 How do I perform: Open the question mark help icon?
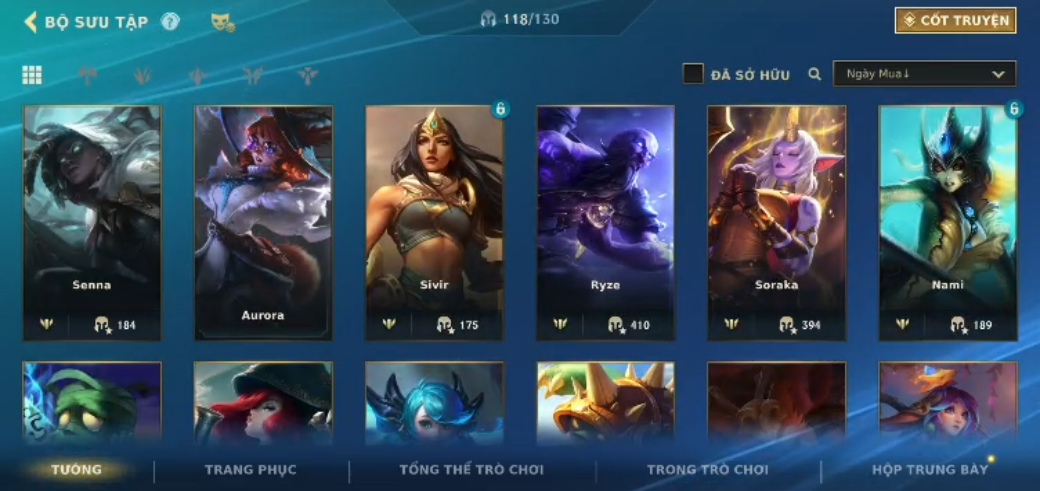pos(170,21)
